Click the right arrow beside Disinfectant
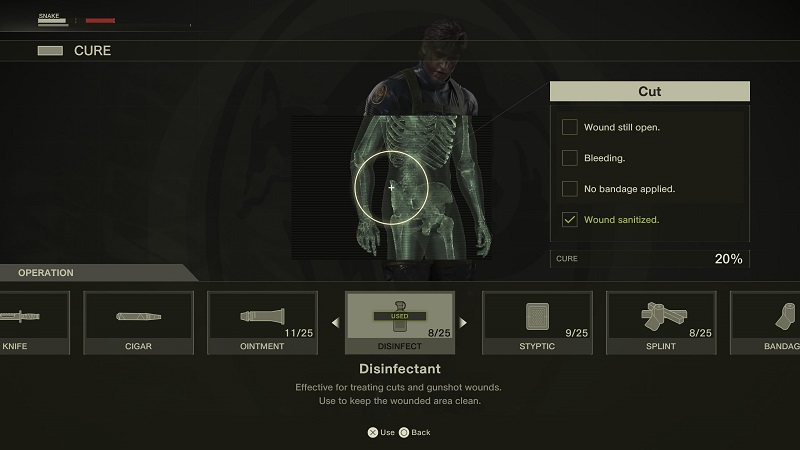The image size is (800, 450). point(465,322)
